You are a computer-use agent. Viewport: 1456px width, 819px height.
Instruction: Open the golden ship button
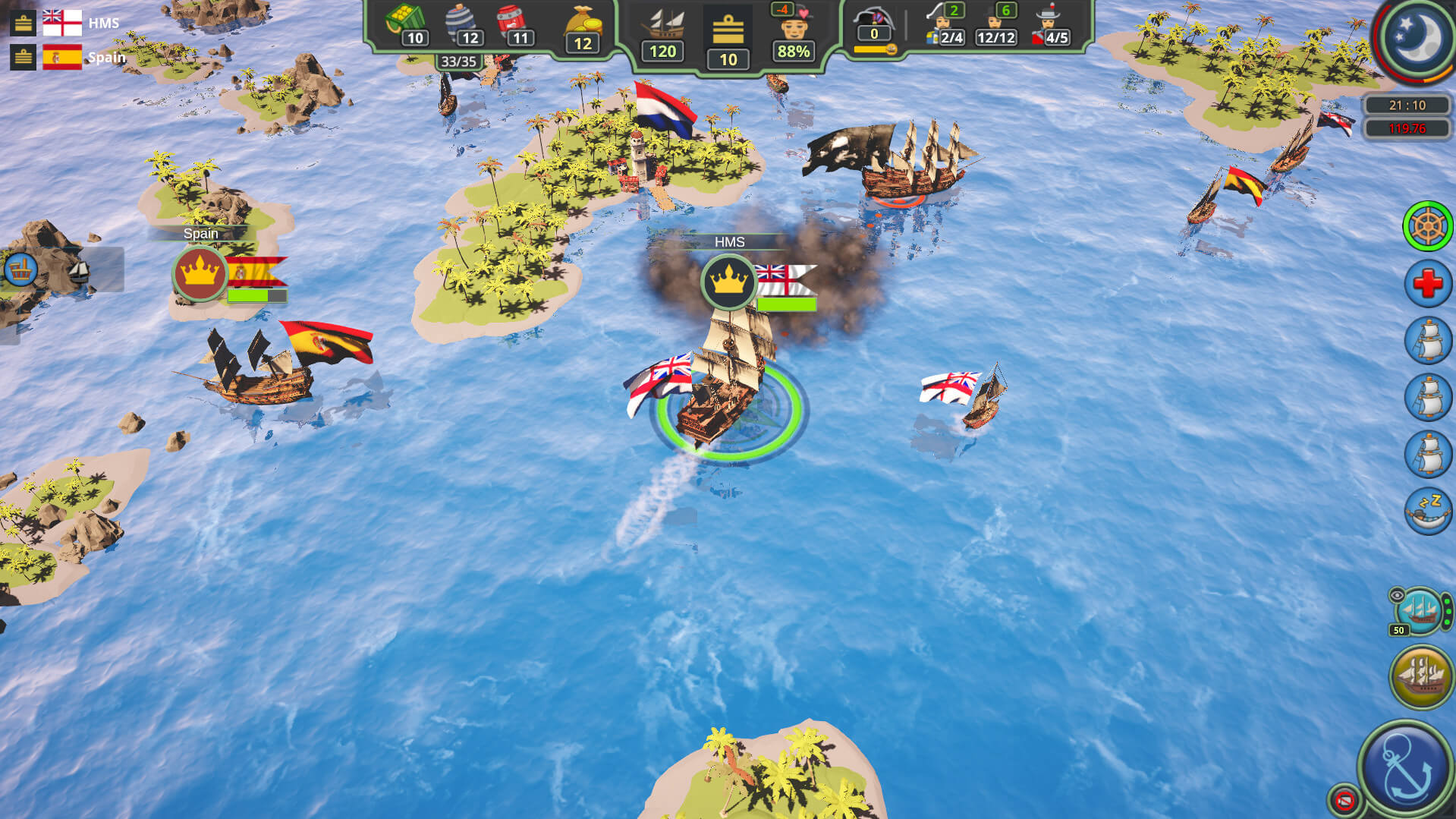pos(1421,676)
